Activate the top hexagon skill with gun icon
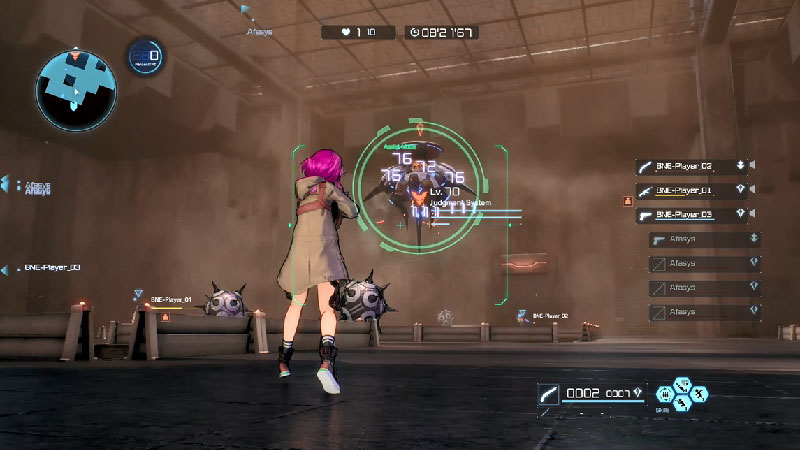Screen dimensions: 800x450 point(682,383)
